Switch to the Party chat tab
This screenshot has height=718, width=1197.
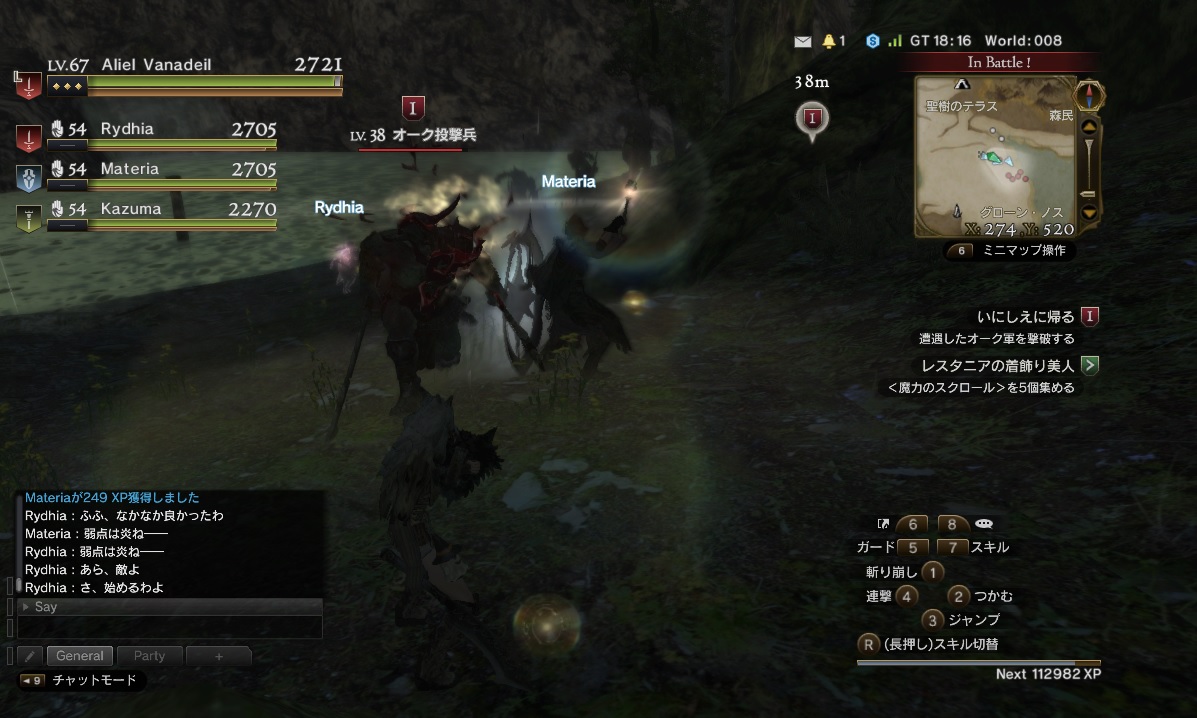coord(149,656)
